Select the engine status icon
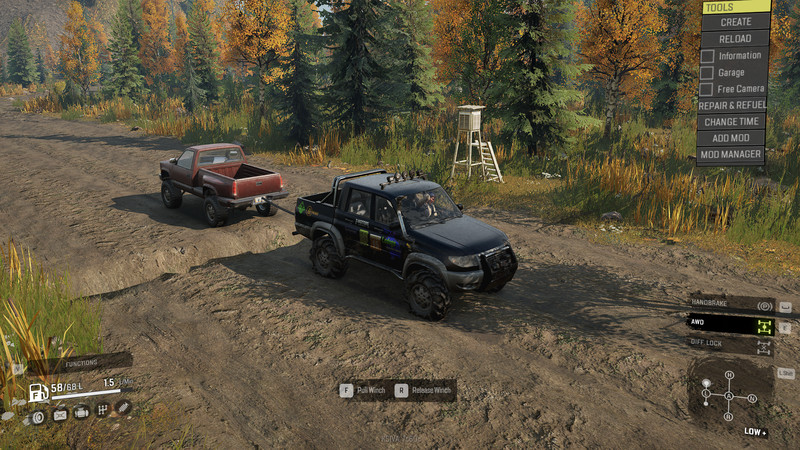800x450 pixels. [81, 412]
